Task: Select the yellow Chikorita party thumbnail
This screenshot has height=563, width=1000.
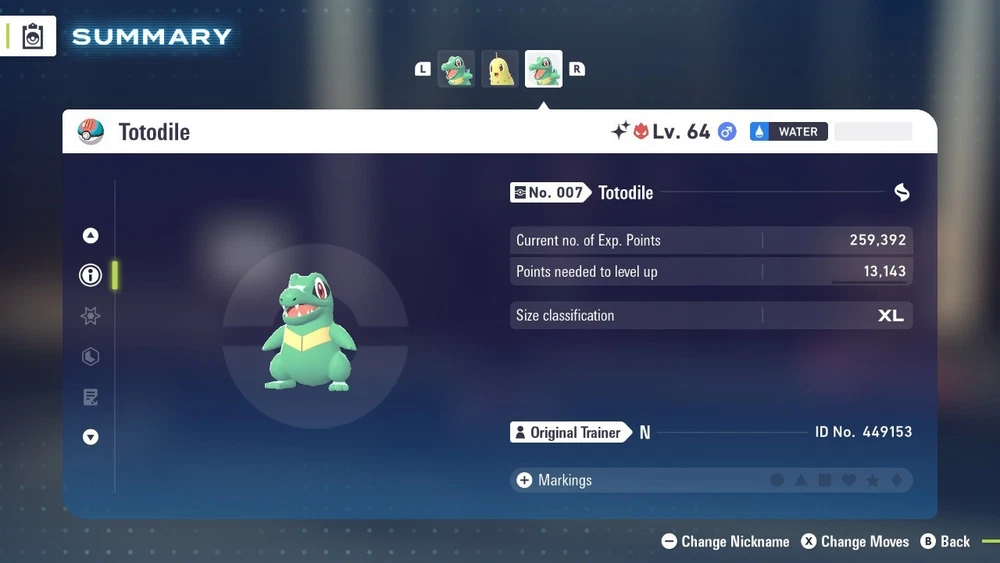Action: click(x=500, y=69)
